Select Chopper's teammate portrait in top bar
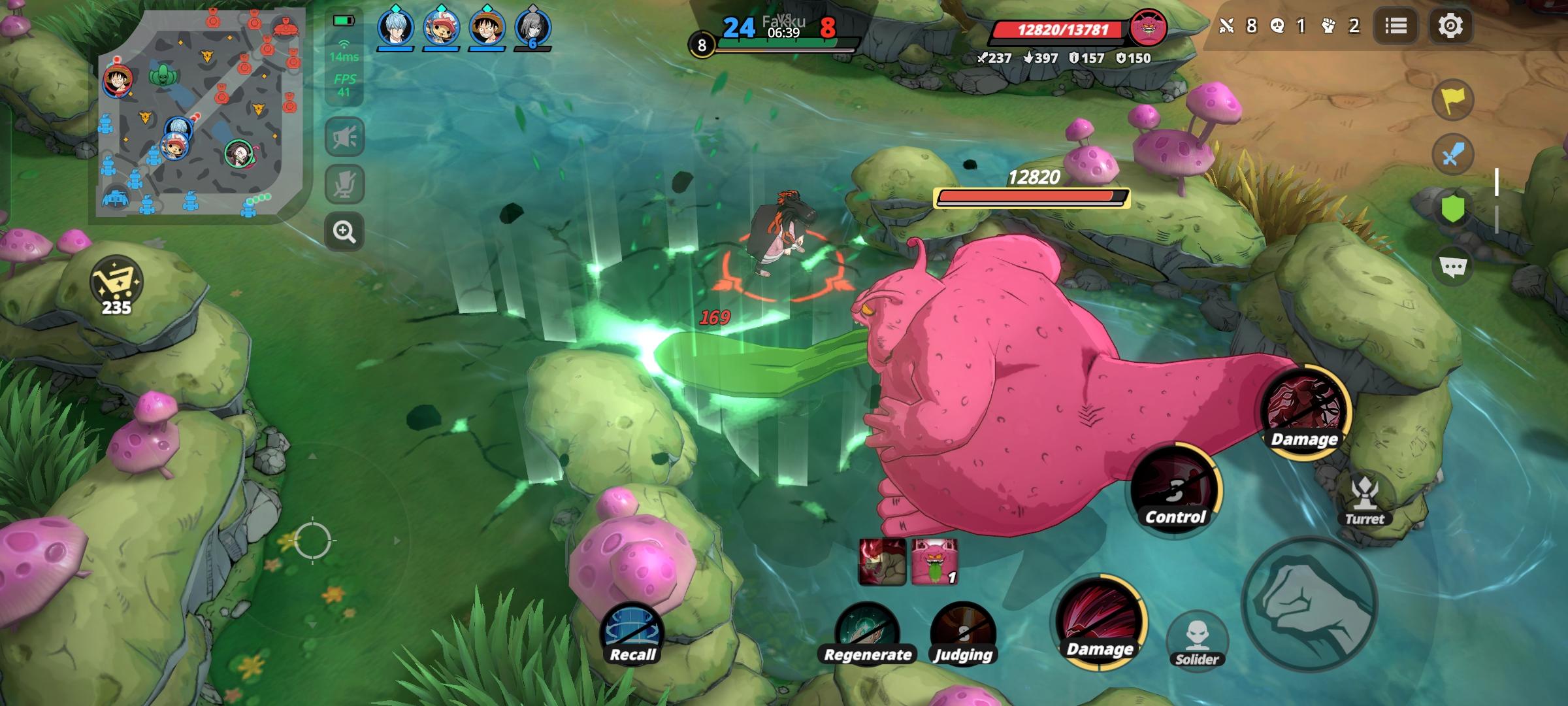The image size is (1568, 706). coord(442,29)
